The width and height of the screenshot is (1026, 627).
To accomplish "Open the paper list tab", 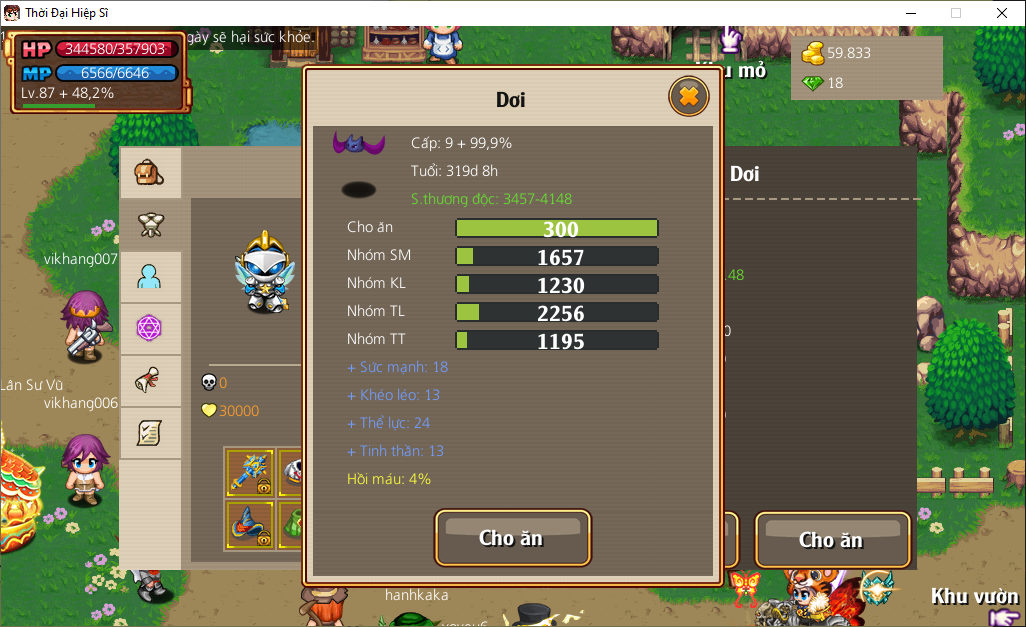I will click(x=150, y=433).
